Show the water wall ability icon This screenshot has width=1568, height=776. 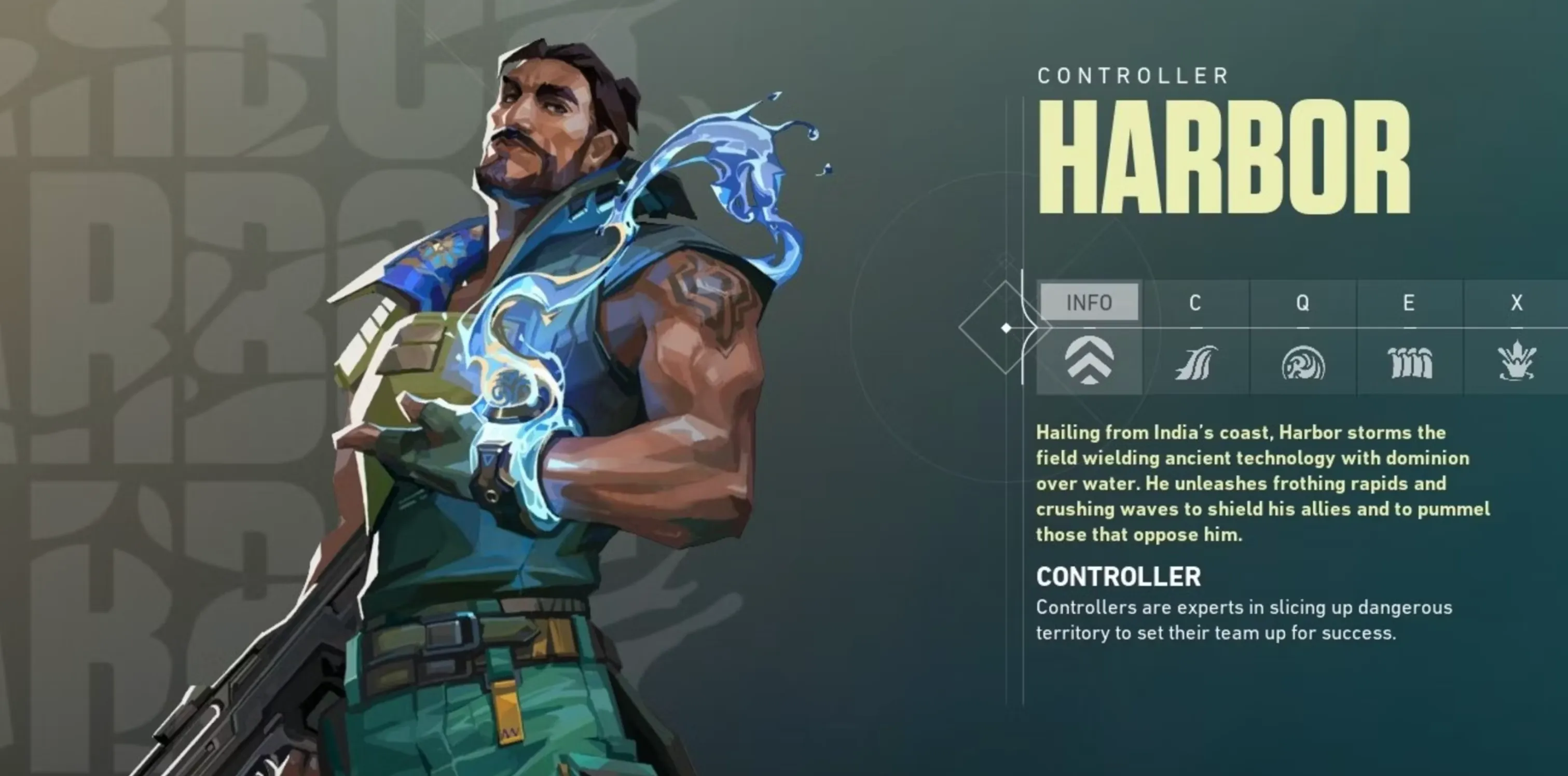click(x=1409, y=363)
